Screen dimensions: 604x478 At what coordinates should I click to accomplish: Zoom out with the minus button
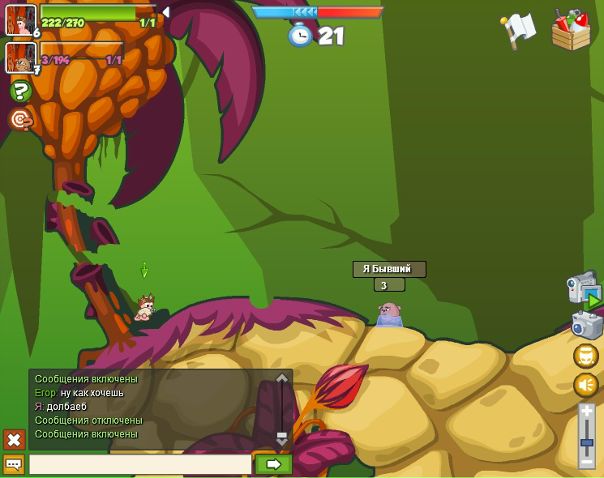587,460
